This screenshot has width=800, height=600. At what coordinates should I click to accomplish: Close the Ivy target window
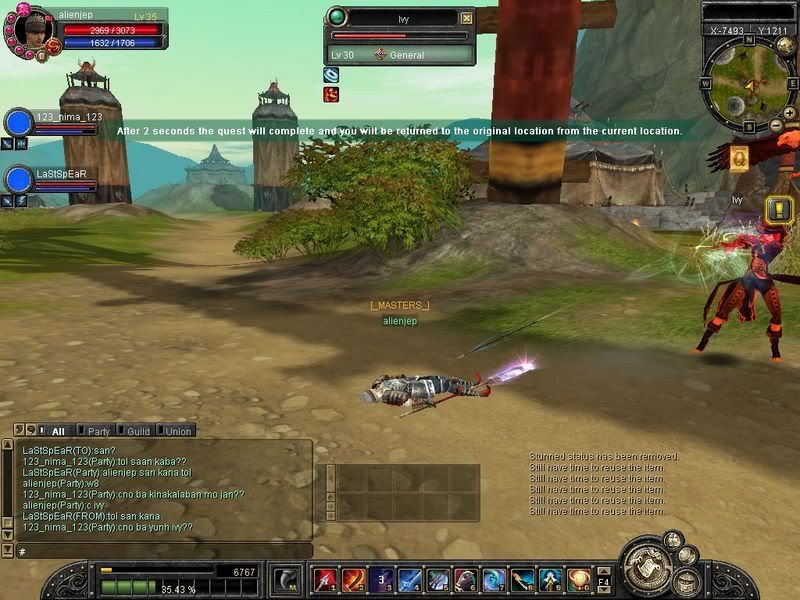466,18
